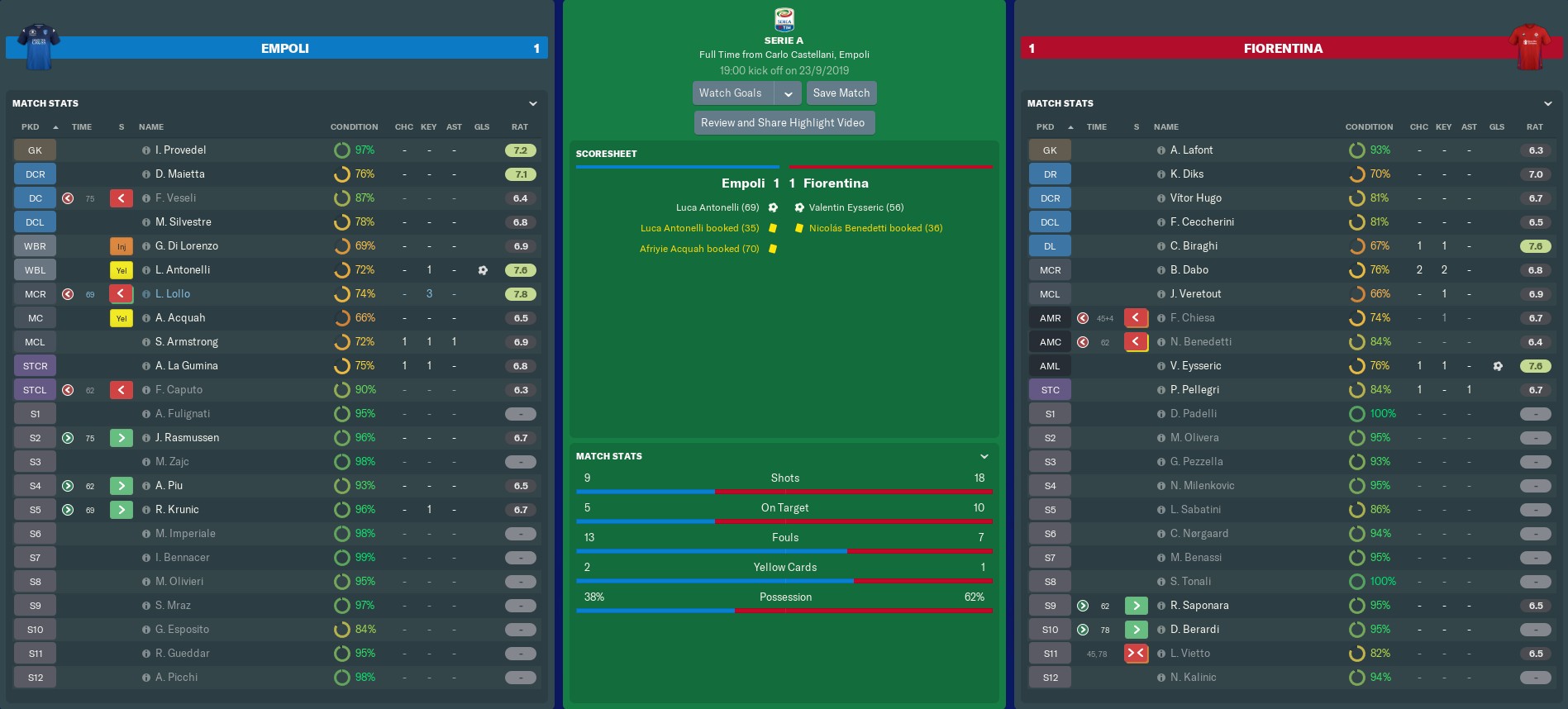The height and width of the screenshot is (709, 1568).
Task: Sort Fiorentina's table by CONDITION column
Action: point(1369,127)
